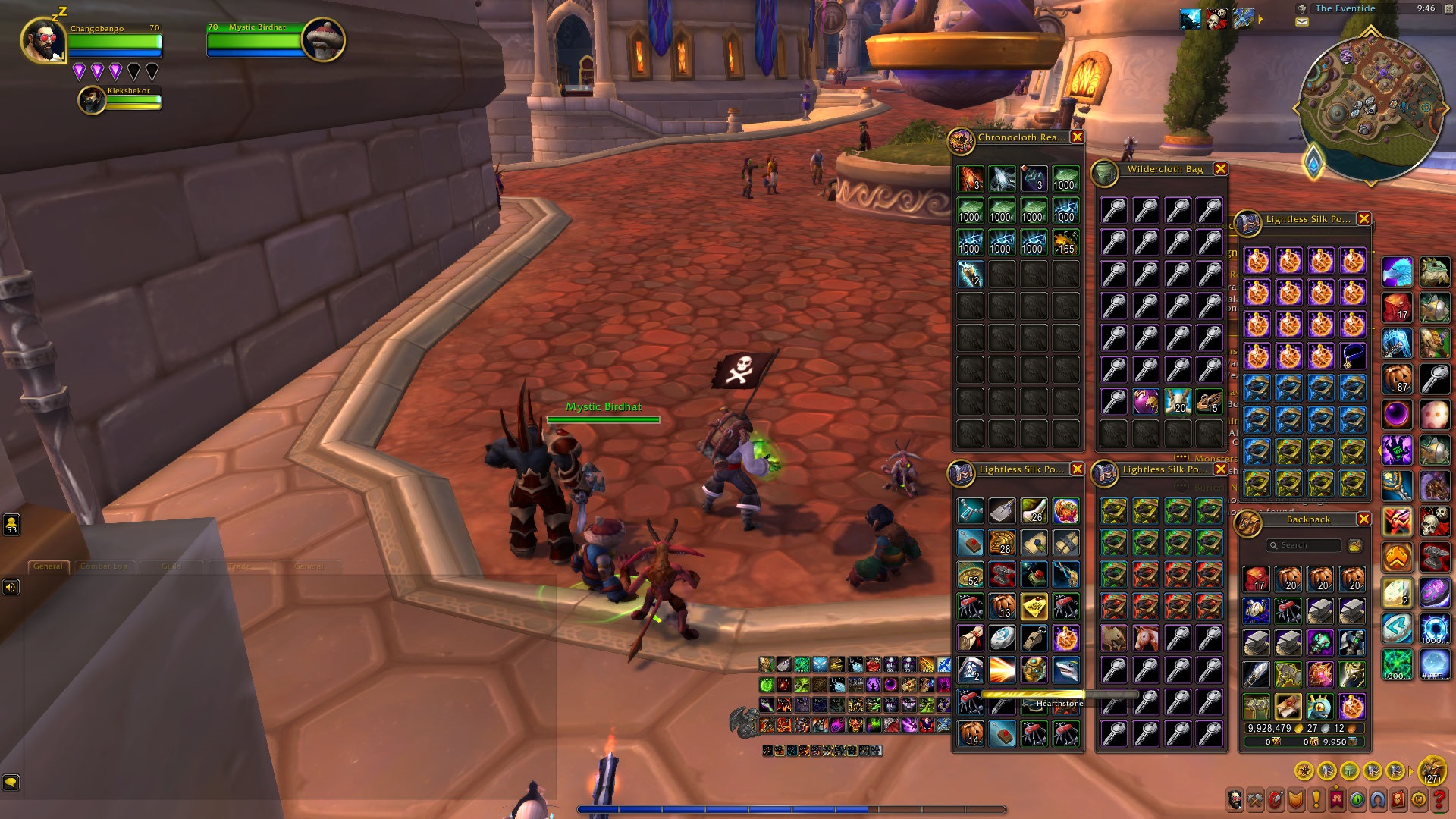Image resolution: width=1456 pixels, height=819 pixels.
Task: Click the Backpack sort items button
Action: pyautogui.click(x=1355, y=545)
